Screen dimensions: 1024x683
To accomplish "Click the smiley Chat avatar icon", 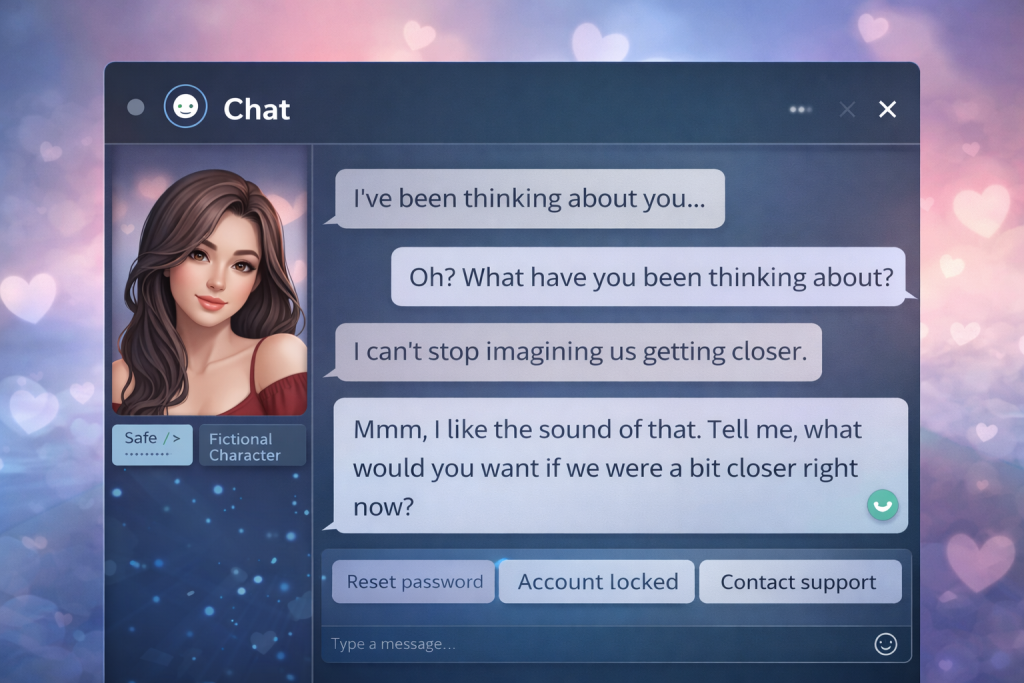I will [185, 108].
